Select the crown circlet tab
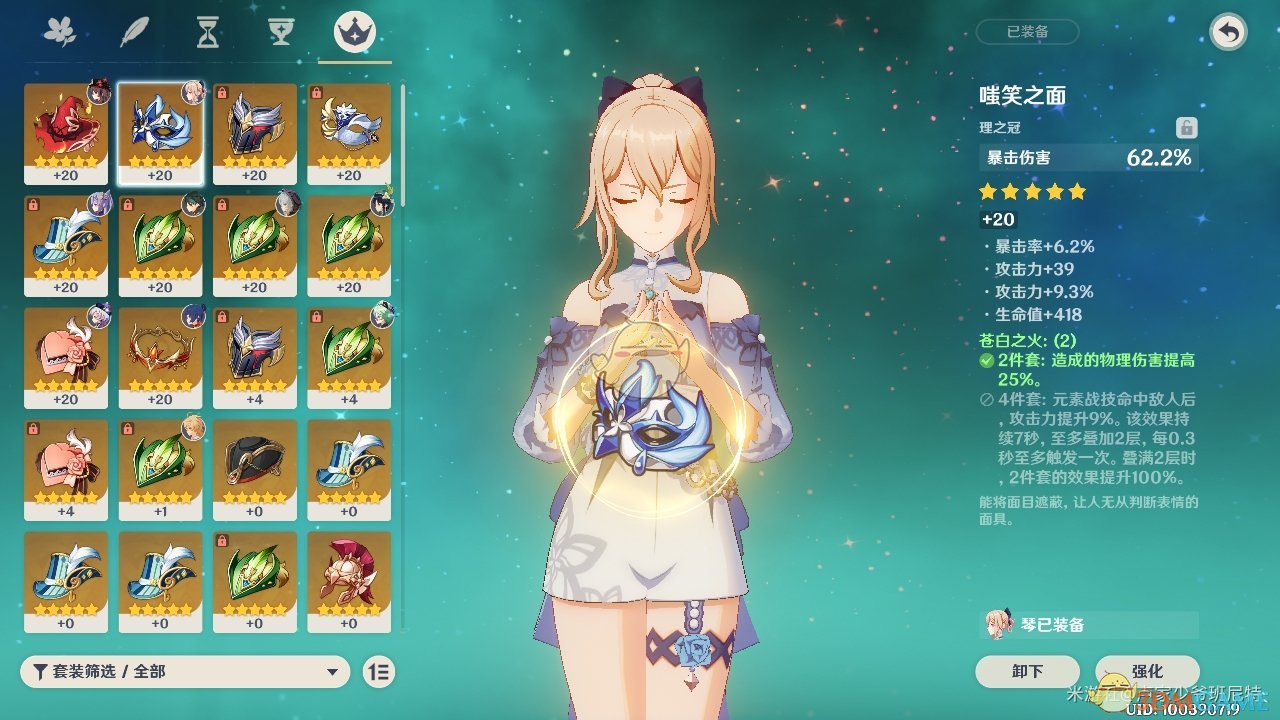Viewport: 1280px width, 720px height. click(355, 33)
